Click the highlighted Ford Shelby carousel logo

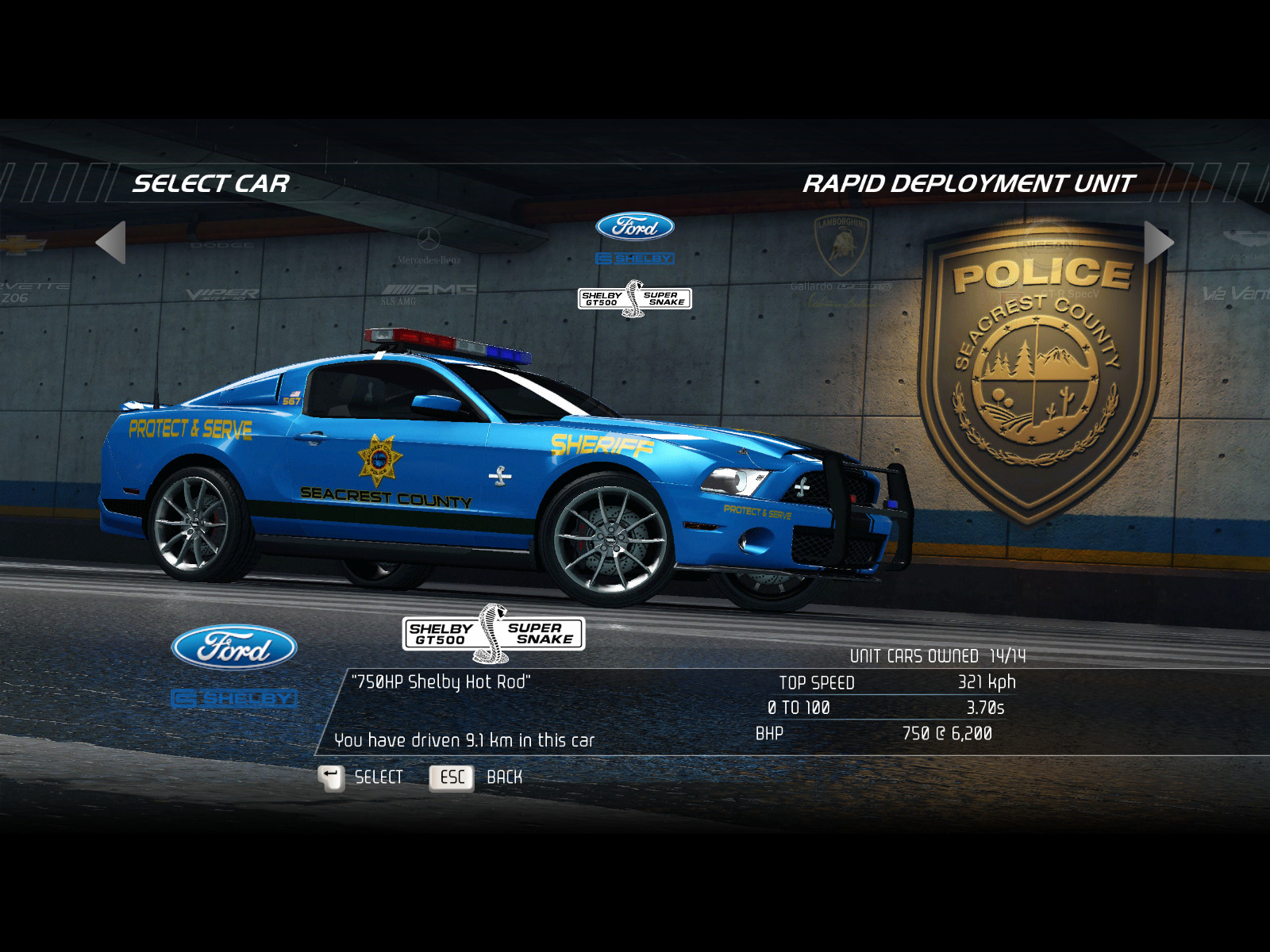635,262
